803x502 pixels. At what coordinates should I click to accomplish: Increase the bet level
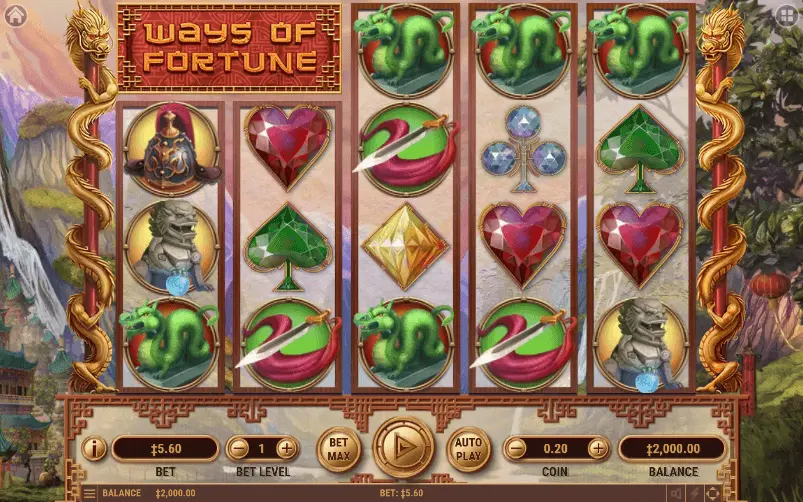[x=286, y=448]
